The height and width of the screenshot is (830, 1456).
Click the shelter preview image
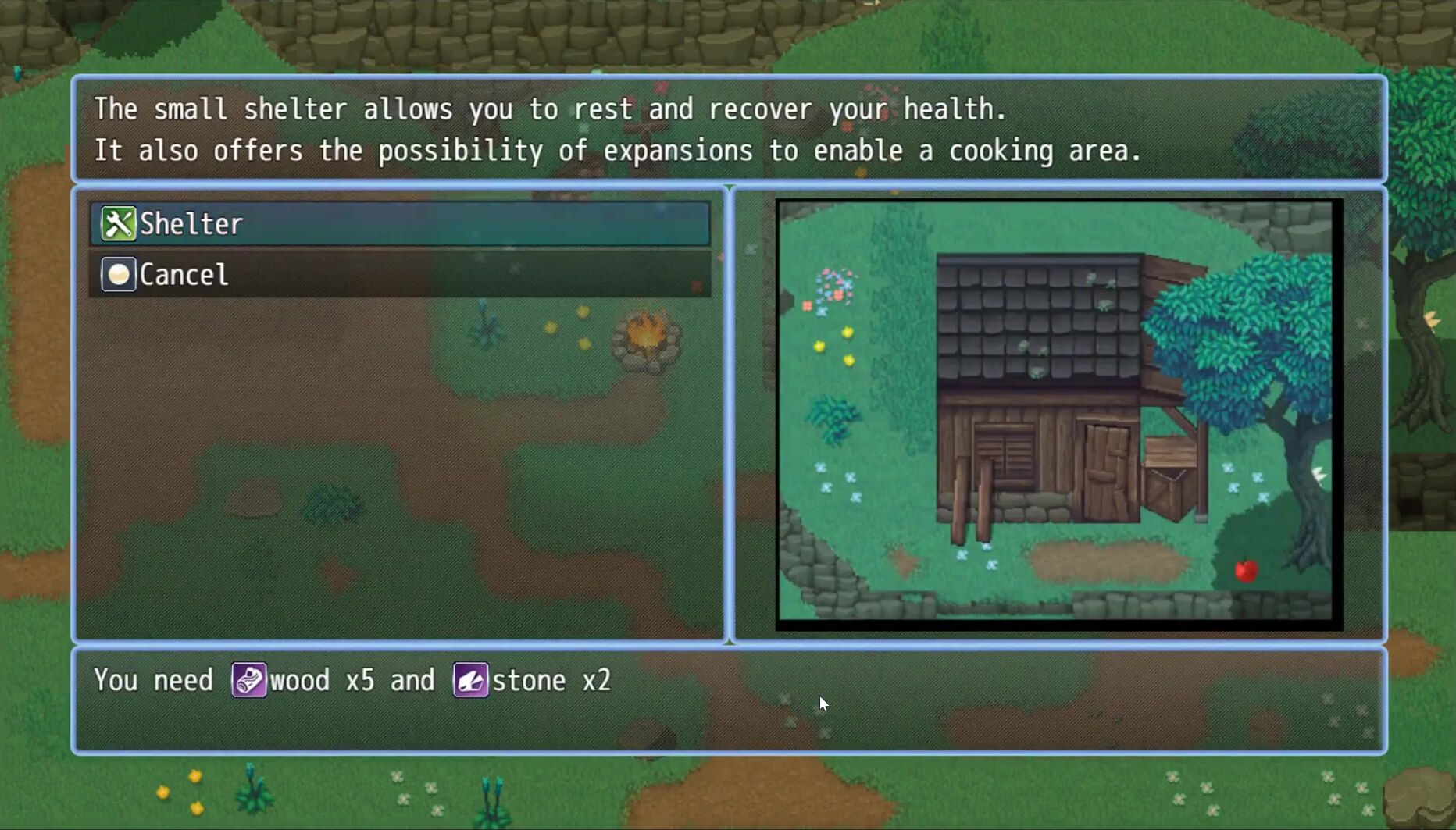1058,414
